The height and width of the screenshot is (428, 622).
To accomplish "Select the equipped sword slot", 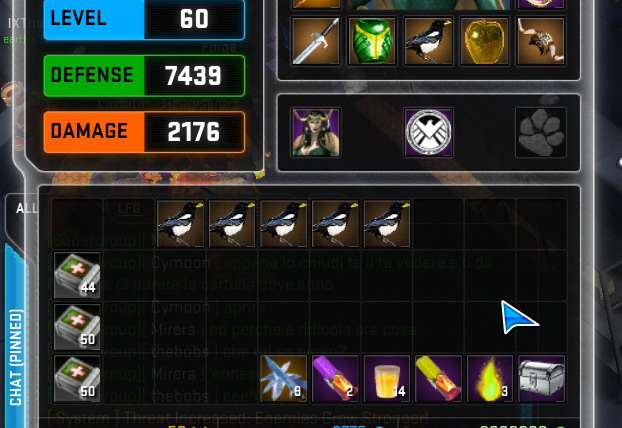I will tap(316, 41).
